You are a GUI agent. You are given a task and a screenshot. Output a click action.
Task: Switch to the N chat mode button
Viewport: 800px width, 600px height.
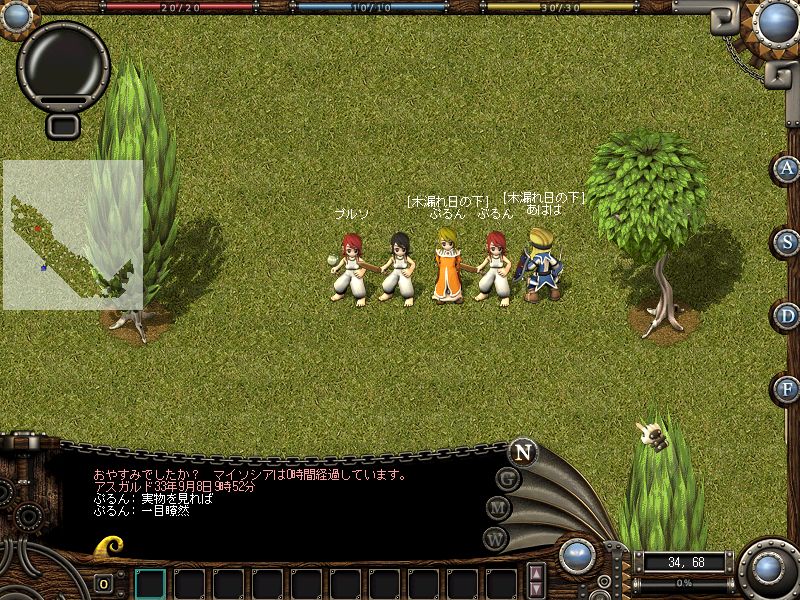[x=522, y=451]
